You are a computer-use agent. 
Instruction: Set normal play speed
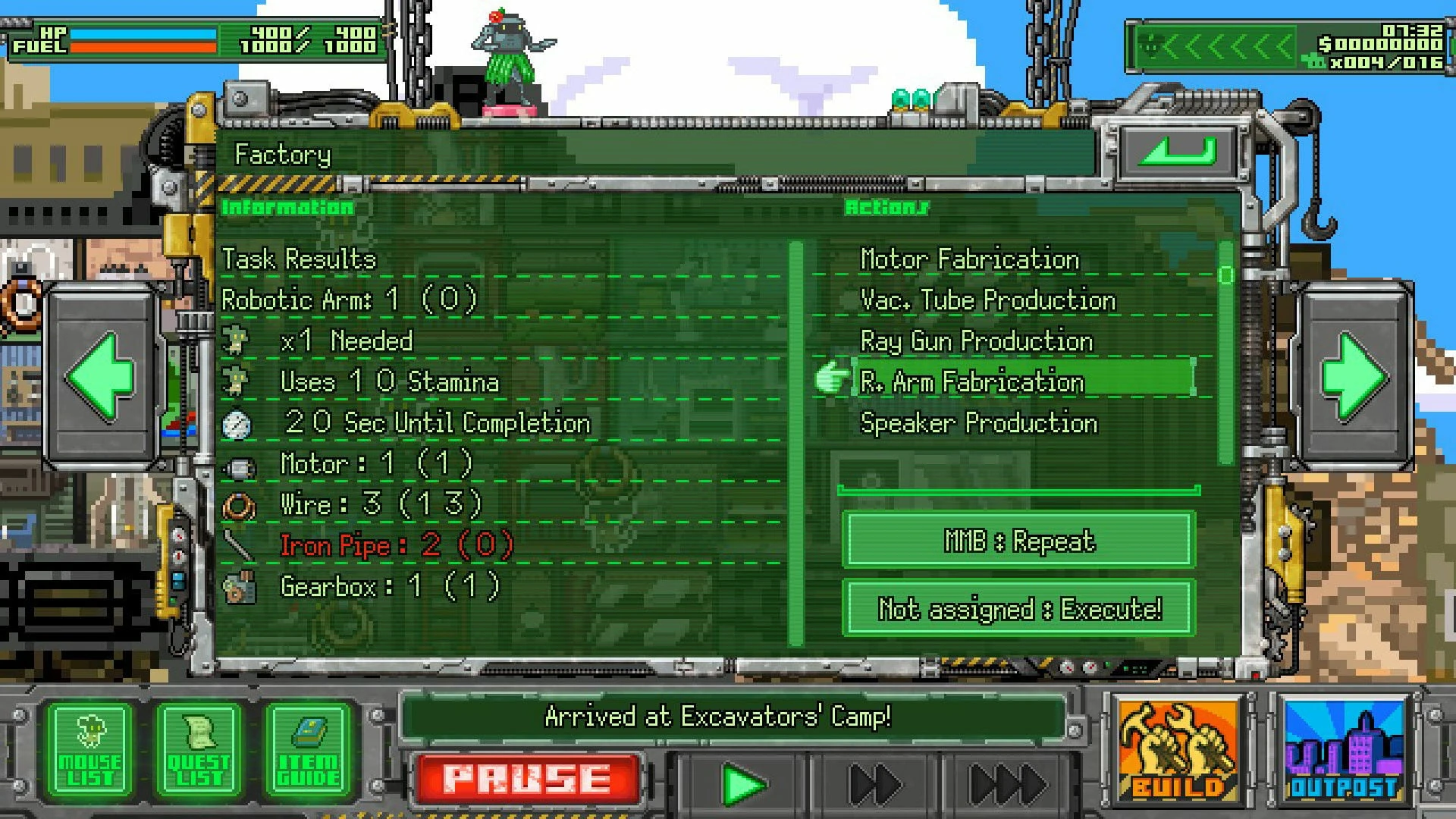tap(742, 784)
